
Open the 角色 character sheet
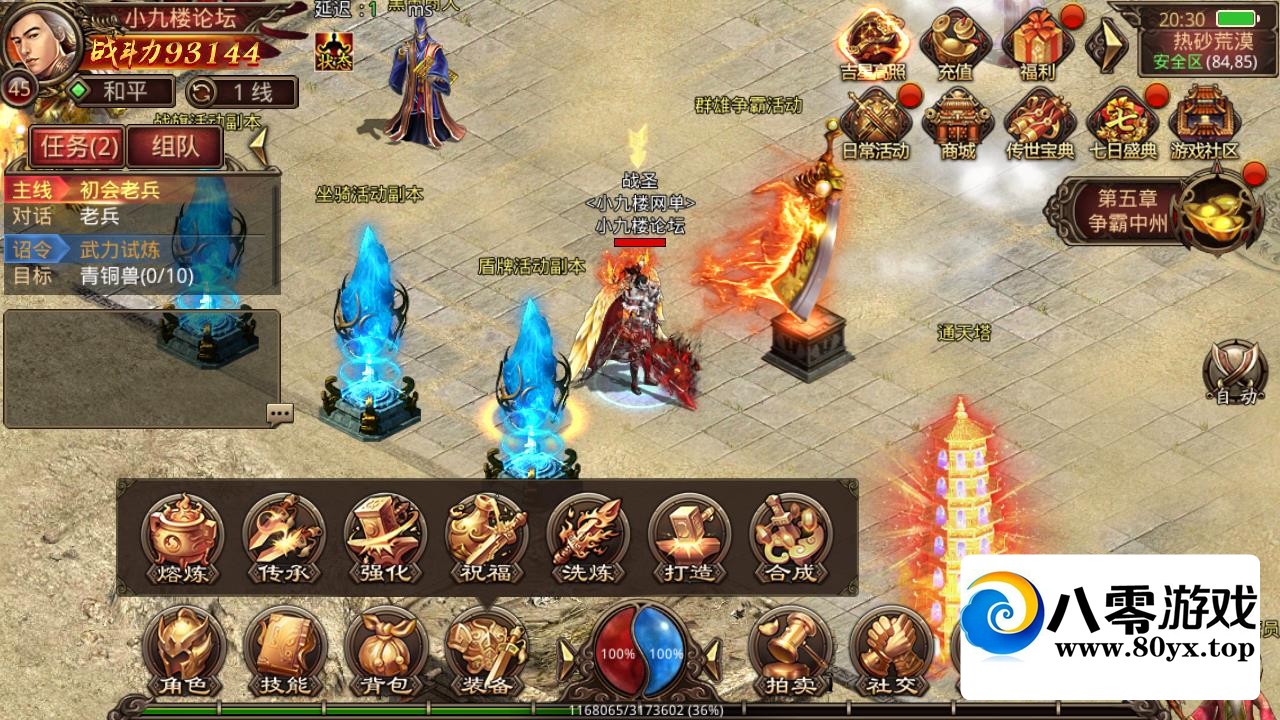183,652
